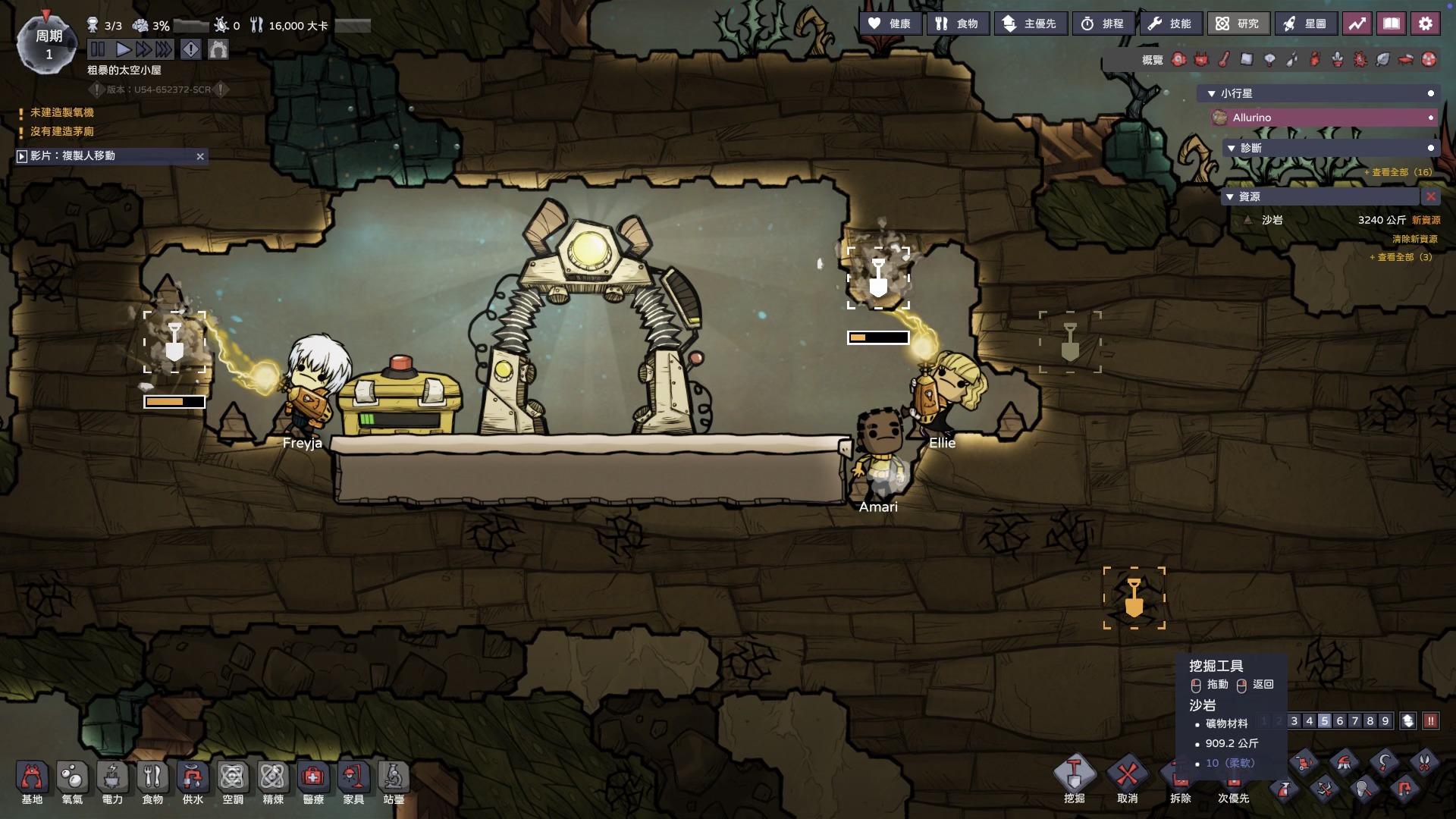Open the 健康 (Vitals) management screen
The image size is (1456, 819).
click(x=890, y=24)
